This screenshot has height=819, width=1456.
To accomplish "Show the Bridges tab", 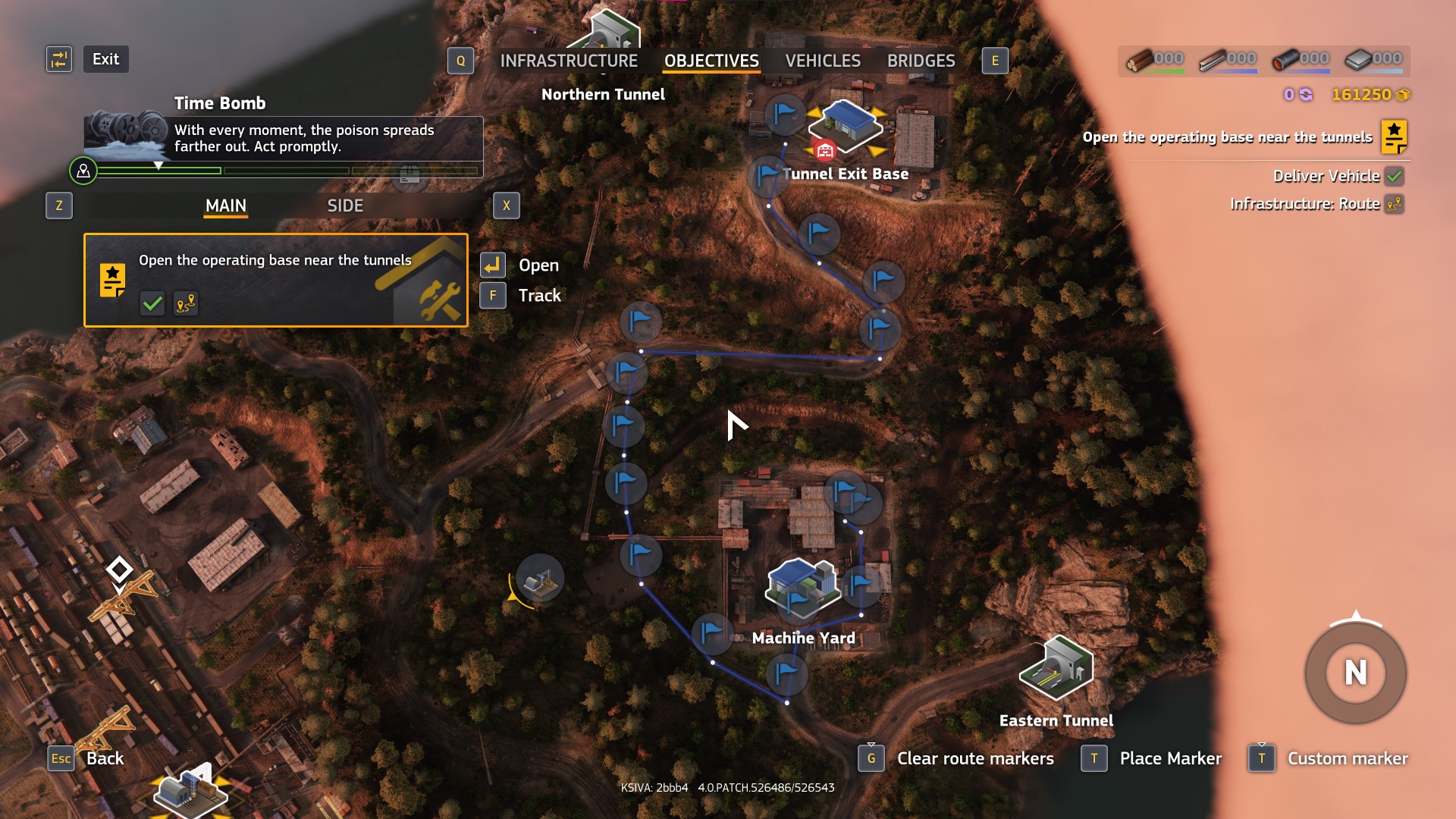I will point(921,61).
